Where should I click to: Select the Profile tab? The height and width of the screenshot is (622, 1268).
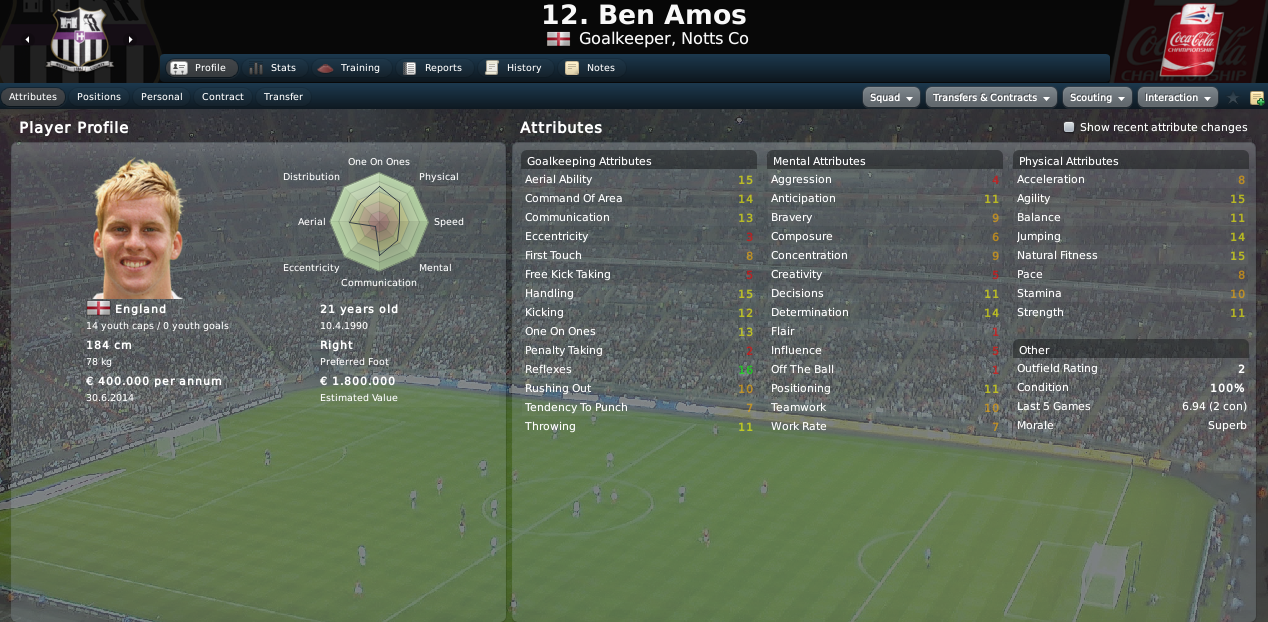coord(200,68)
